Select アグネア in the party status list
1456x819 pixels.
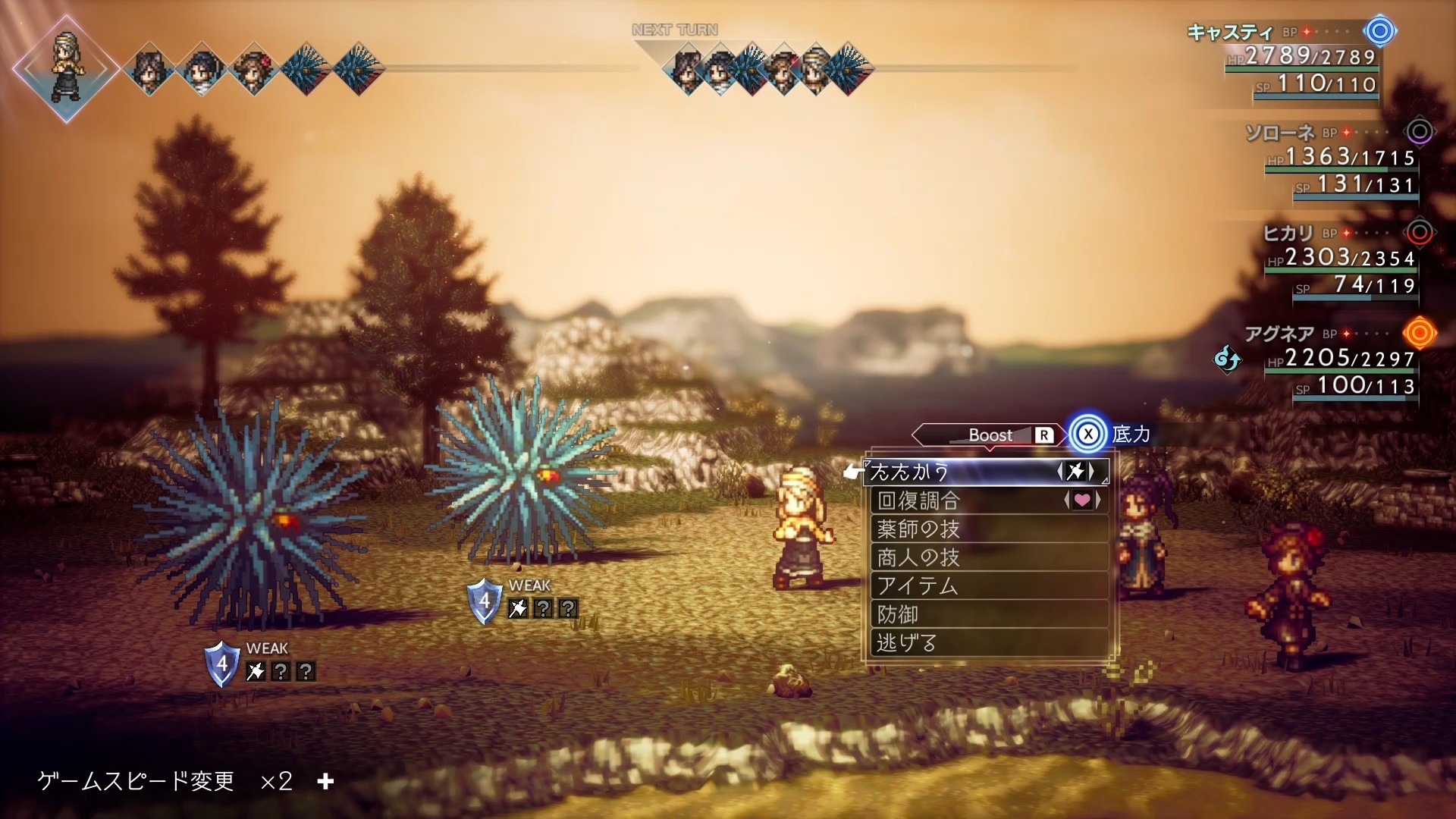1279,334
